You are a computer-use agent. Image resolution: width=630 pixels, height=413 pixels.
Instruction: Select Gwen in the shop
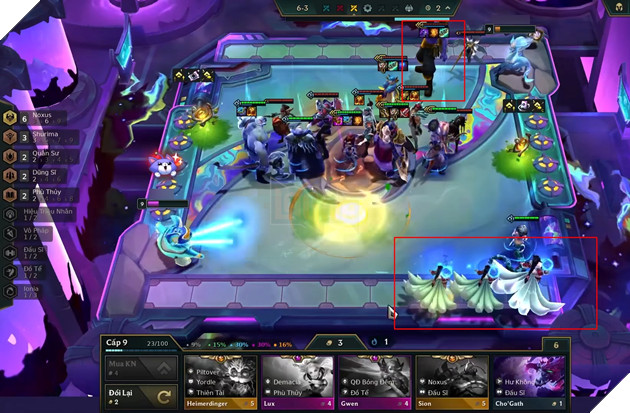374,380
